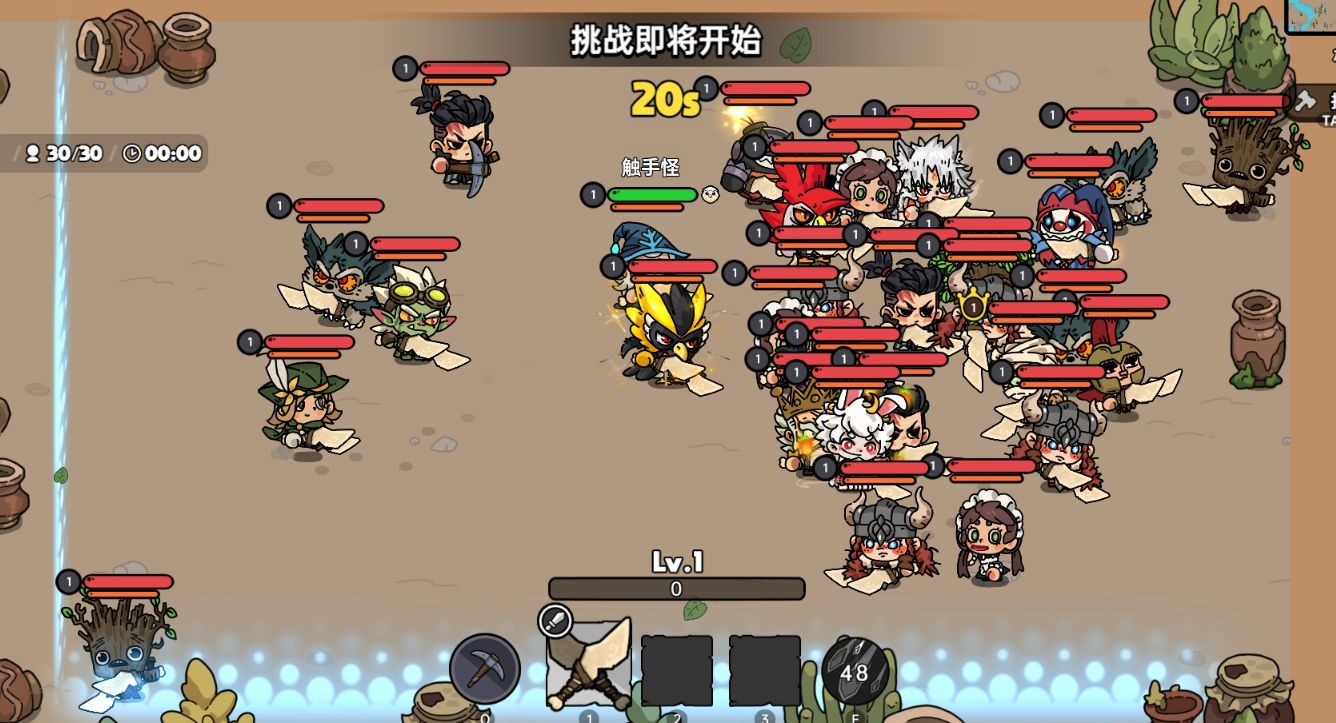Select empty hotbar slot 2
1336x723 pixels.
[x=675, y=670]
